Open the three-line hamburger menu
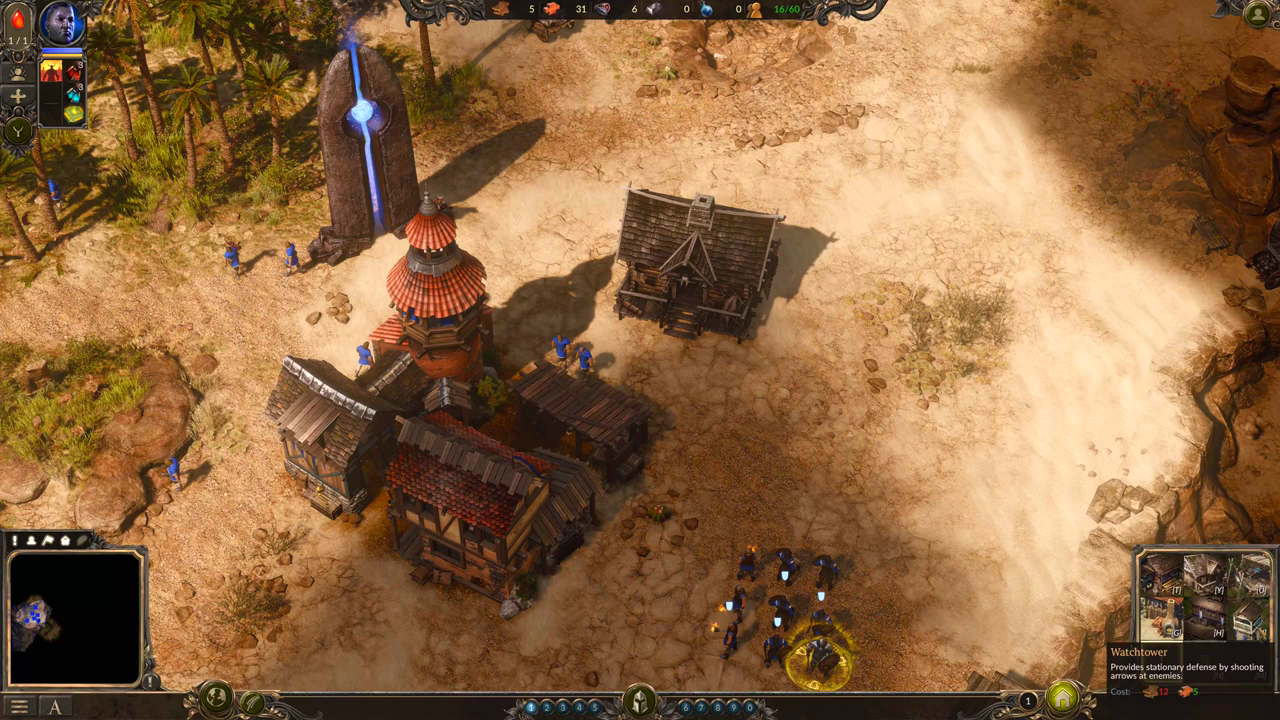 (19, 707)
